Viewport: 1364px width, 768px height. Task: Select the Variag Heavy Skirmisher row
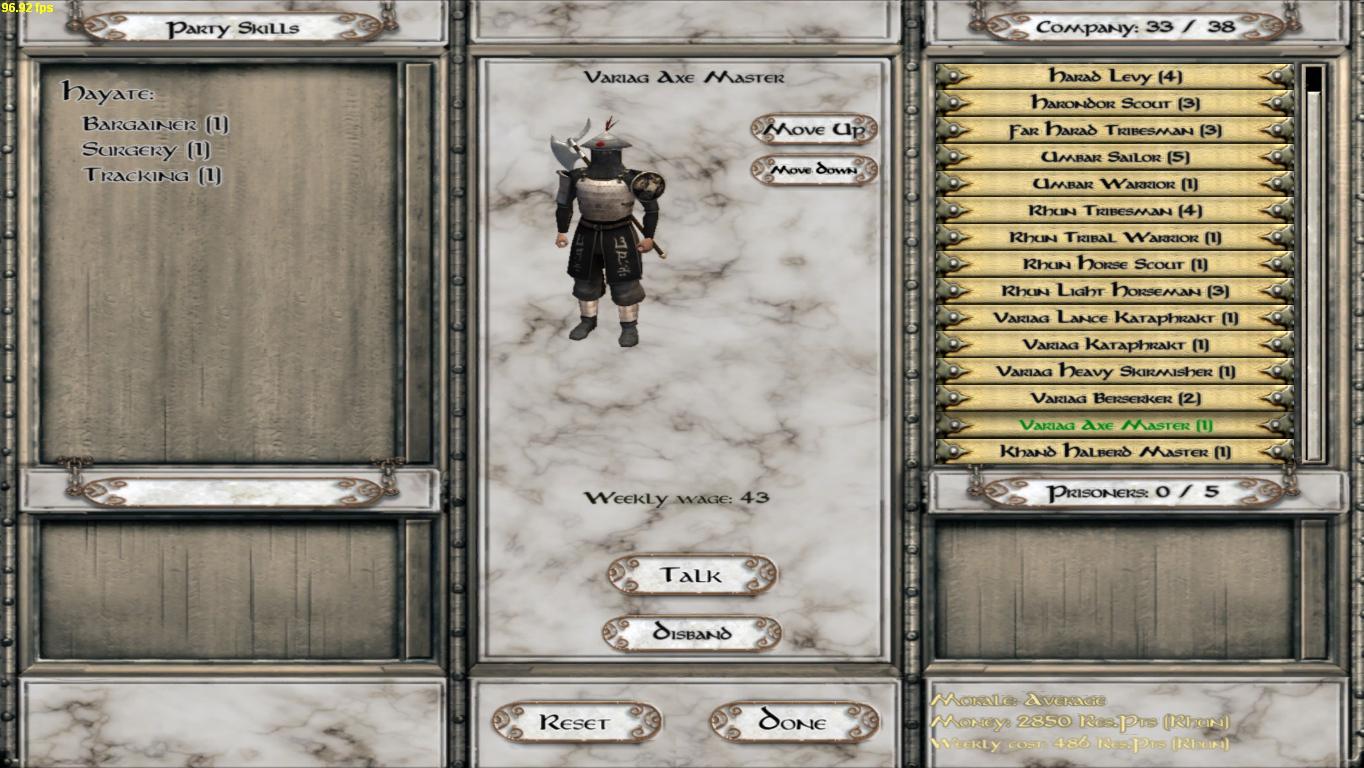click(1115, 372)
